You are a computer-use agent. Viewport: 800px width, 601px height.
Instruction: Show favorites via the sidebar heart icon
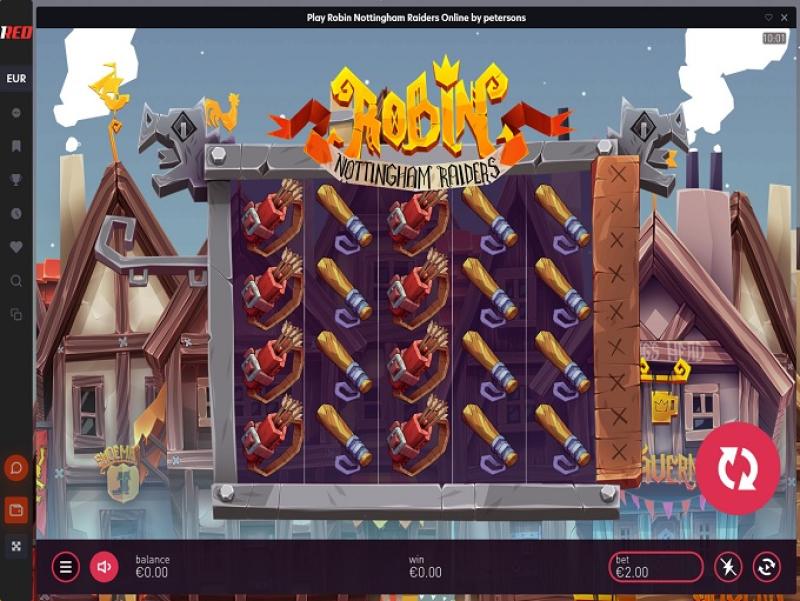coord(16,247)
